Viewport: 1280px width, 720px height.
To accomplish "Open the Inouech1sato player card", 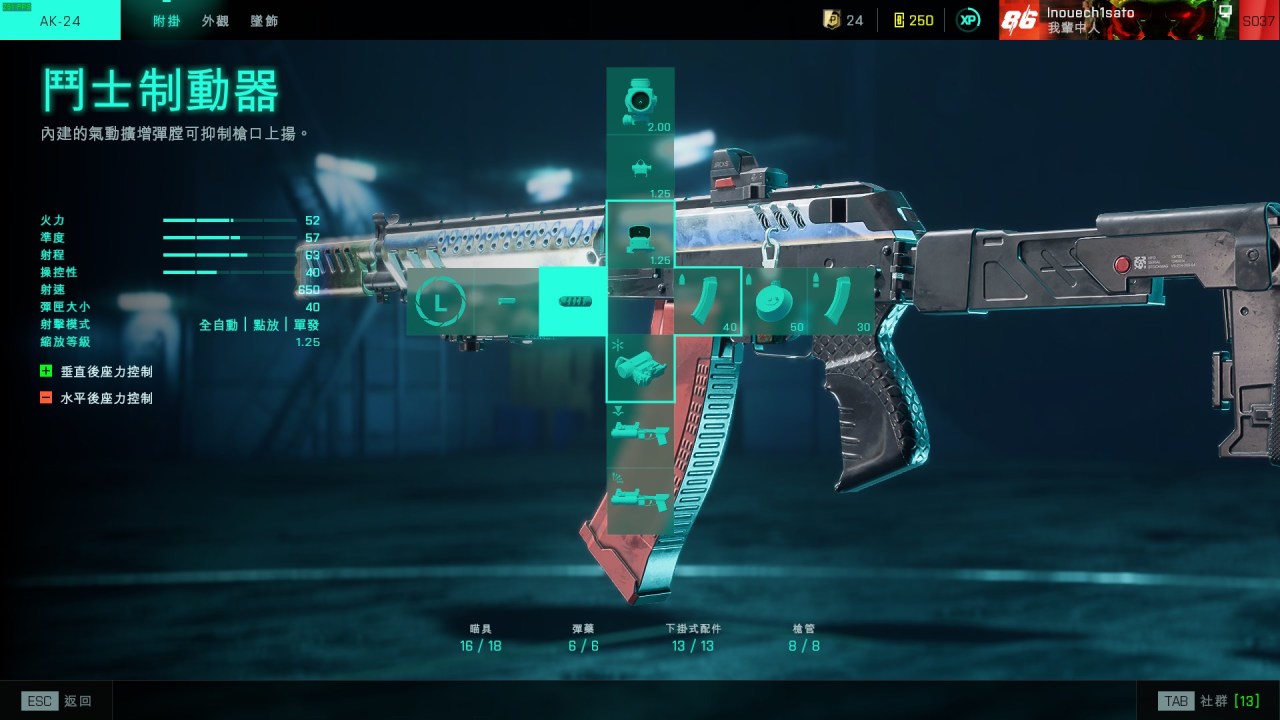I will click(x=1118, y=20).
